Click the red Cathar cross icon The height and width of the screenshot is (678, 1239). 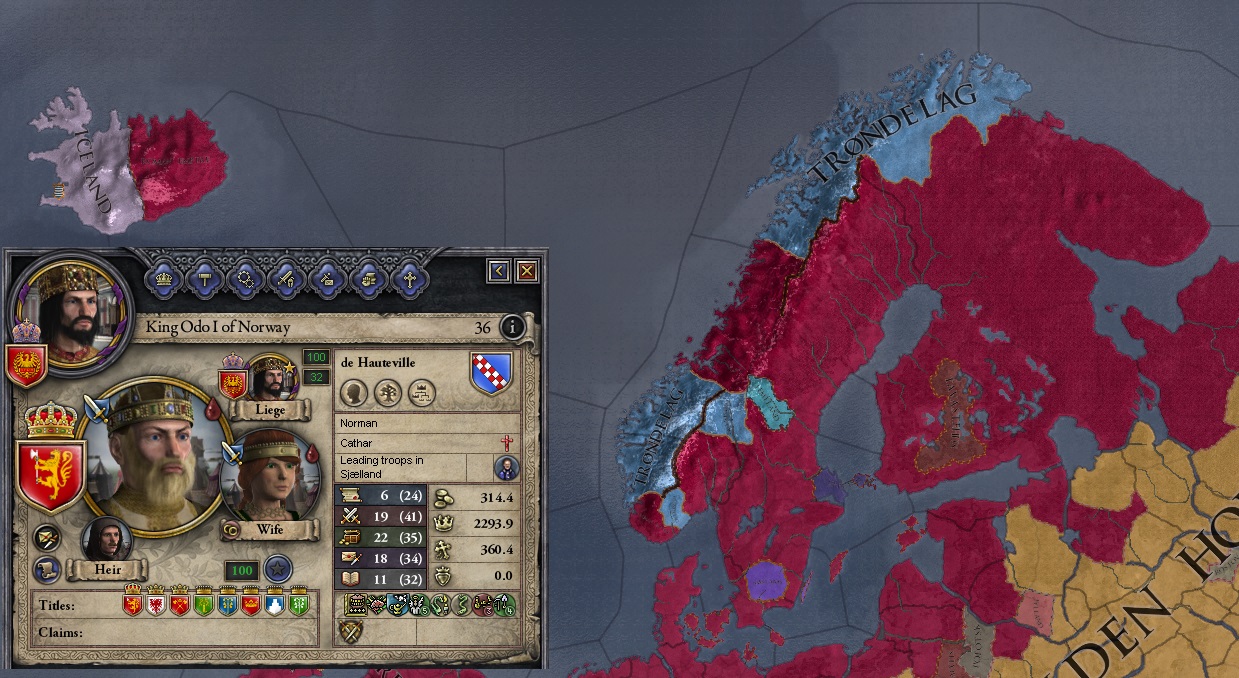click(507, 442)
